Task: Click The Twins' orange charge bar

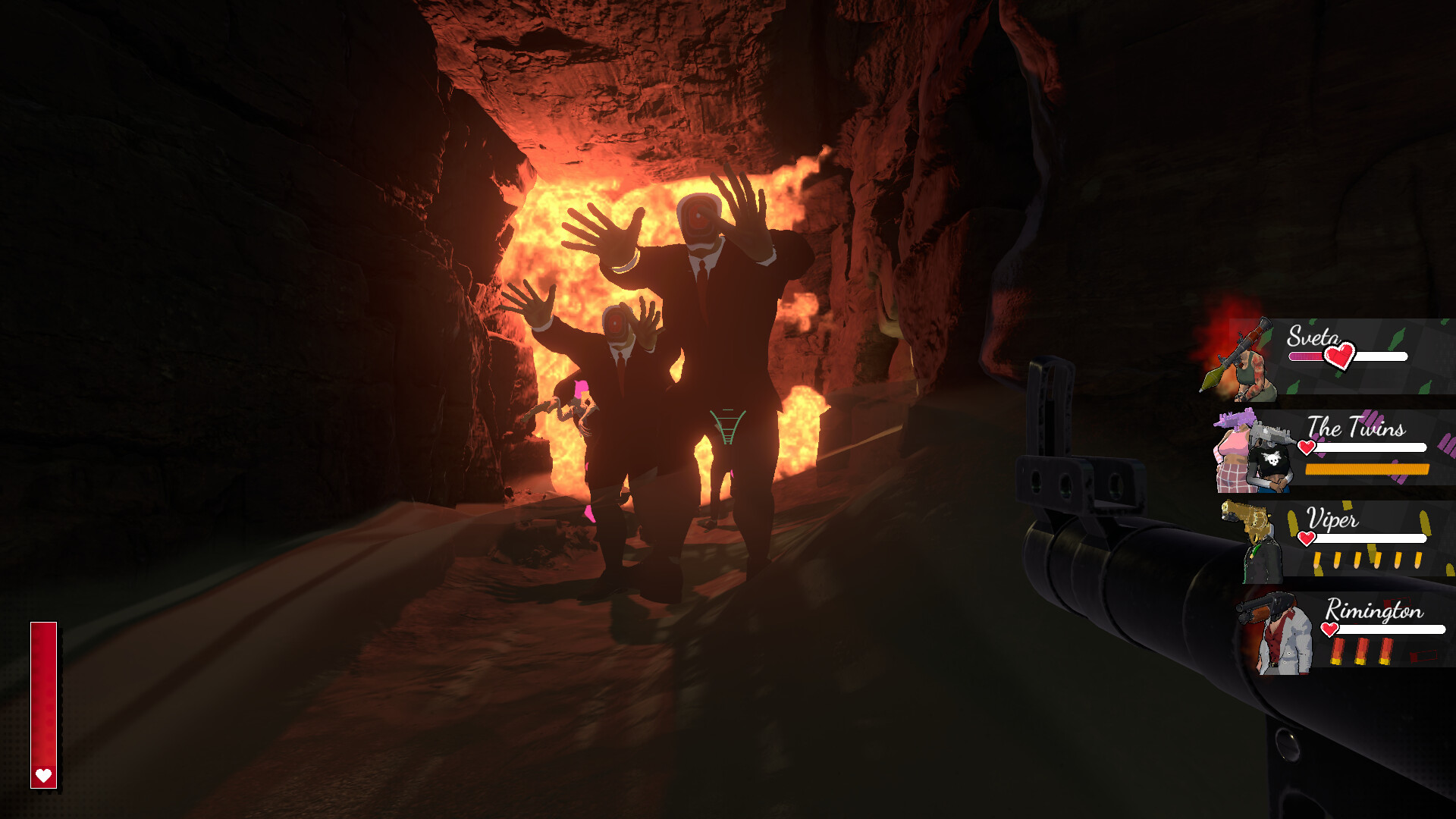Action: [1365, 470]
